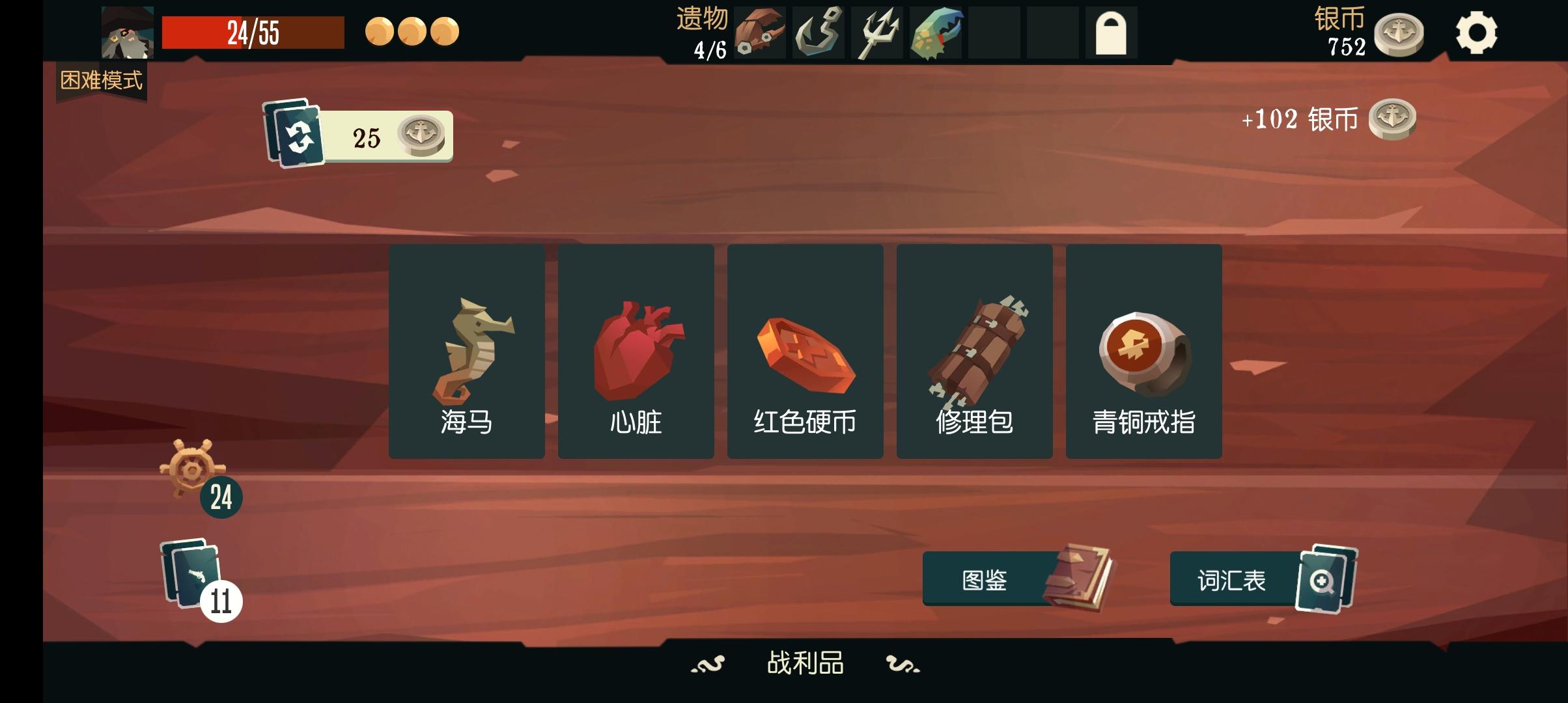Screen dimensions: 1568x703
Task: Pick the 海马 seahorse loot card
Action: pyautogui.click(x=466, y=351)
